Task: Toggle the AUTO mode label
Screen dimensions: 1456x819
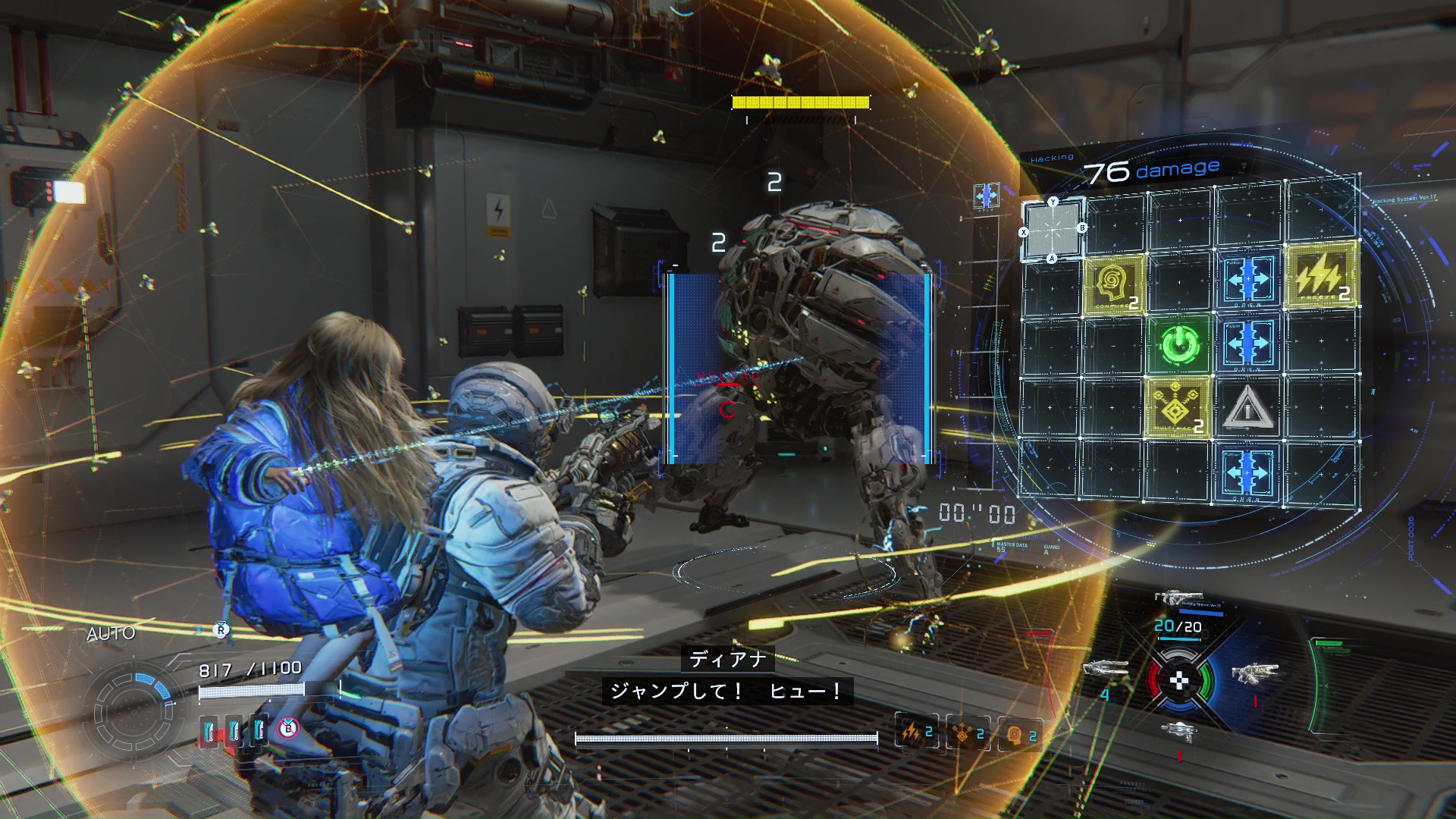Action: (x=111, y=634)
